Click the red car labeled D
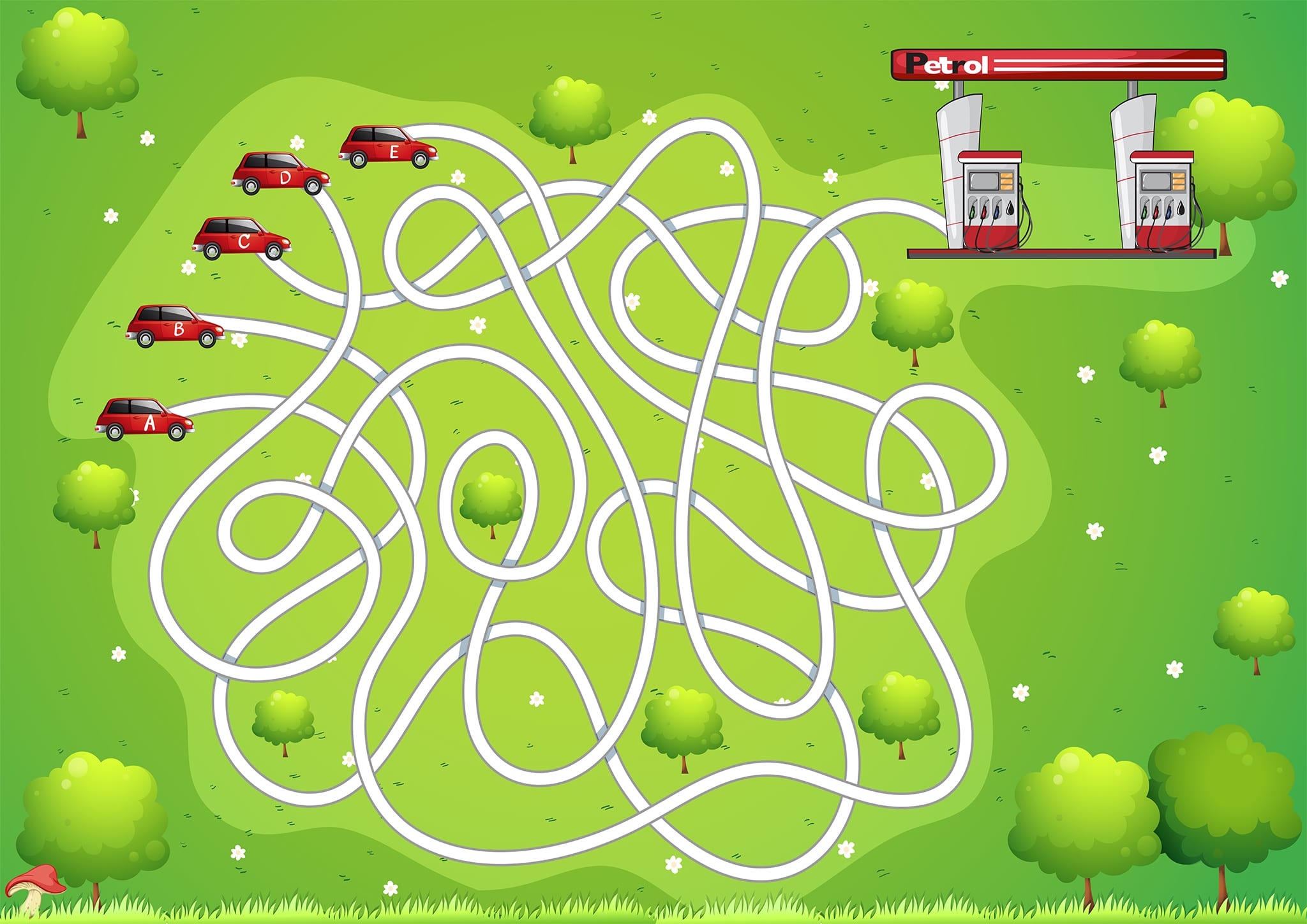The image size is (1307, 924). [x=281, y=174]
